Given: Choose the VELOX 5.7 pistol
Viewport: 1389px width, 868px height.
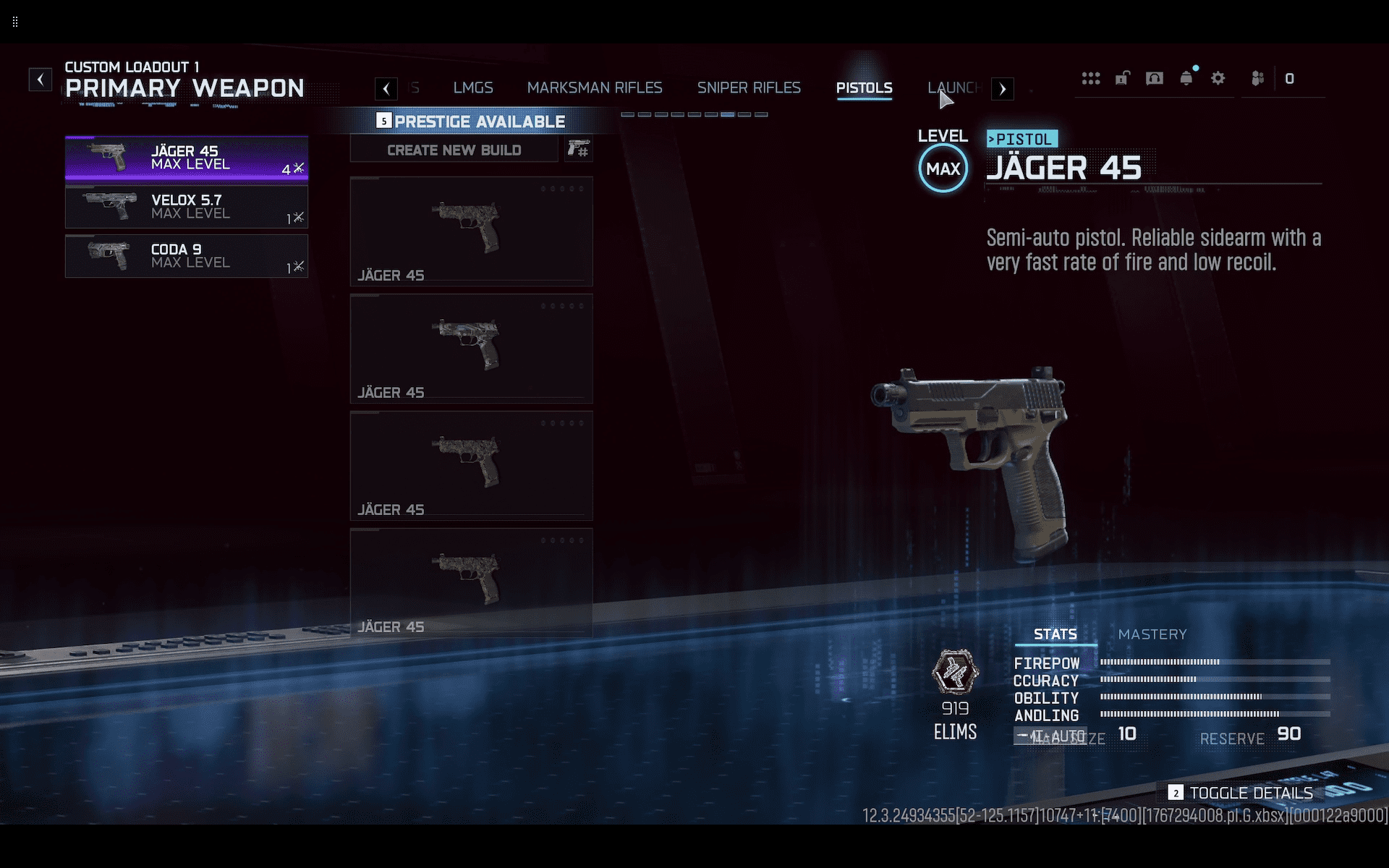Looking at the screenshot, I should pyautogui.click(x=187, y=207).
